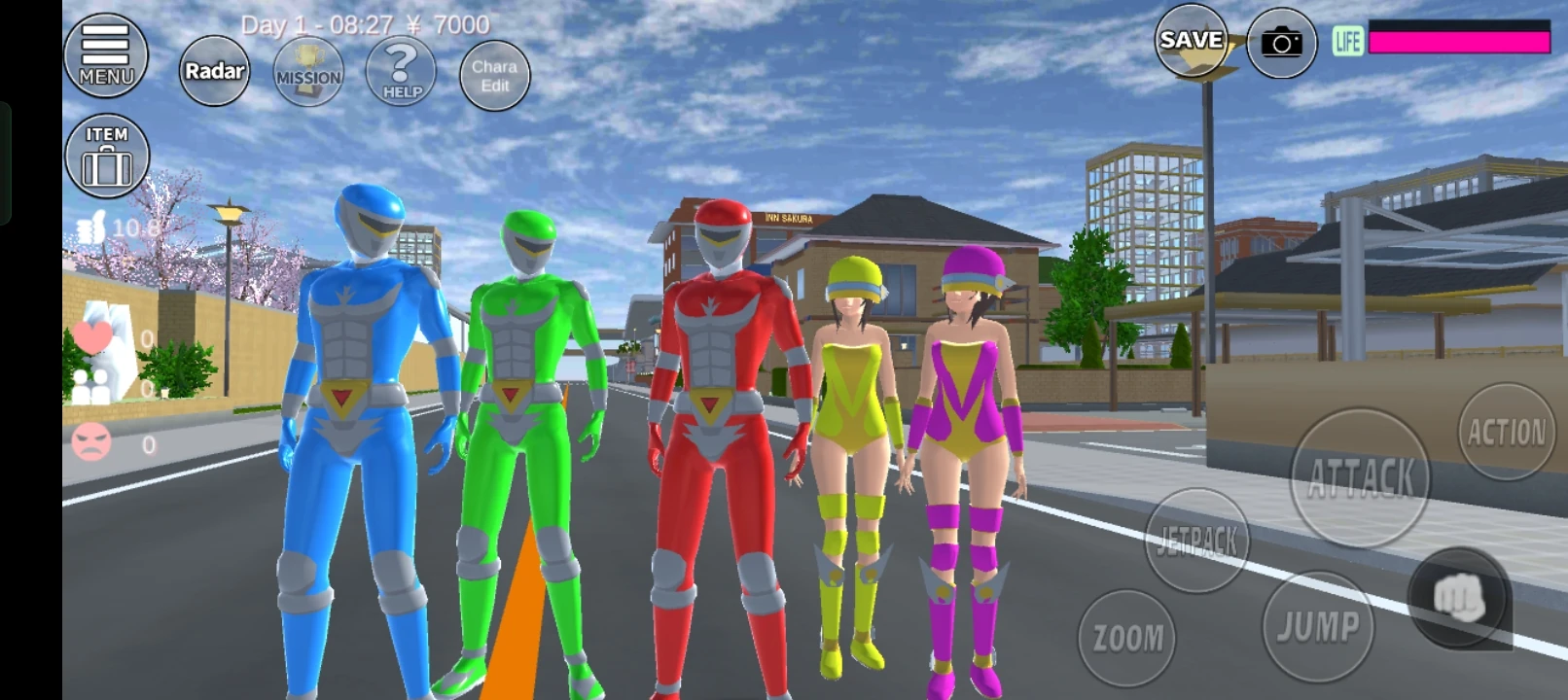Save the game with SAVE
Viewport: 1568px width, 700px height.
tap(1191, 43)
